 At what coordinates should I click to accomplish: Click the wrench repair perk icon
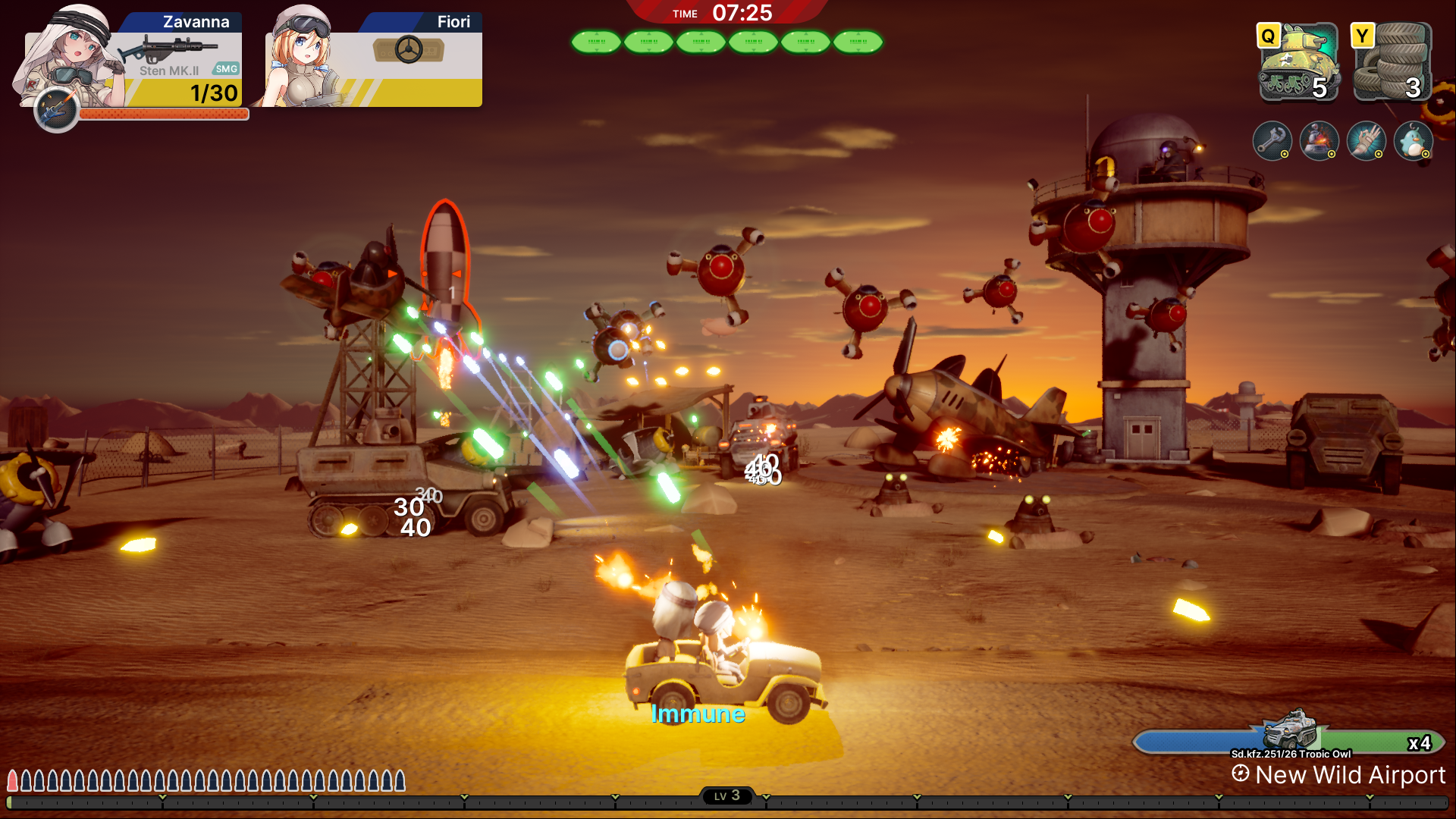pos(1272,141)
